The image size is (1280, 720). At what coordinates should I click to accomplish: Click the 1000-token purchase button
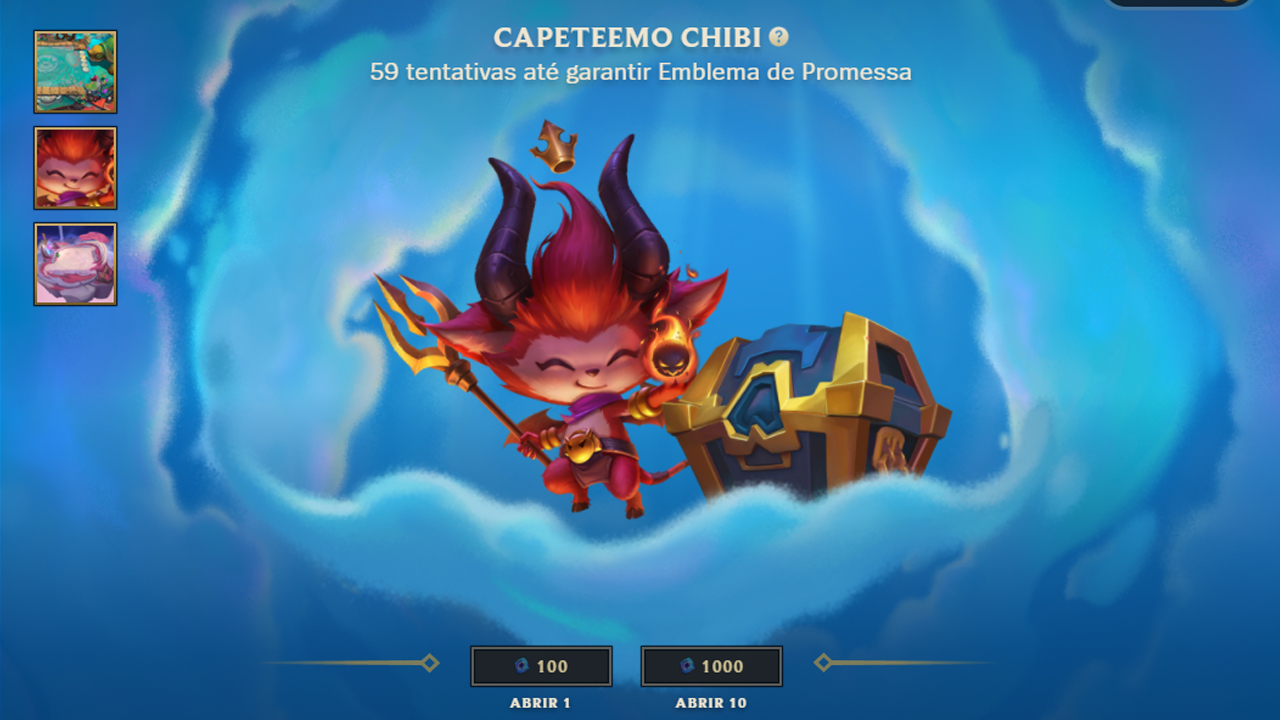[x=711, y=666]
